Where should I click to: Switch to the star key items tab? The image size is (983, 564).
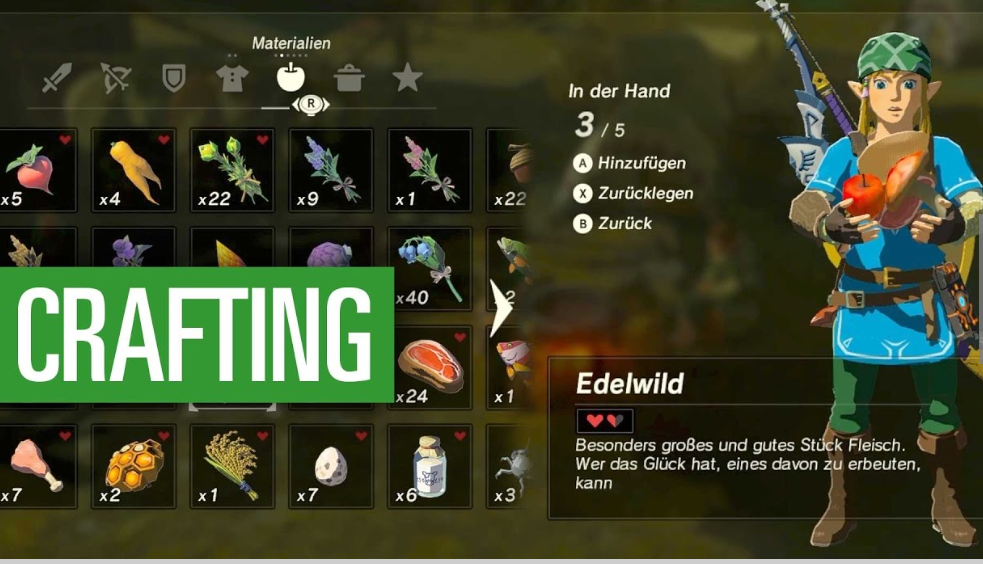tap(407, 77)
